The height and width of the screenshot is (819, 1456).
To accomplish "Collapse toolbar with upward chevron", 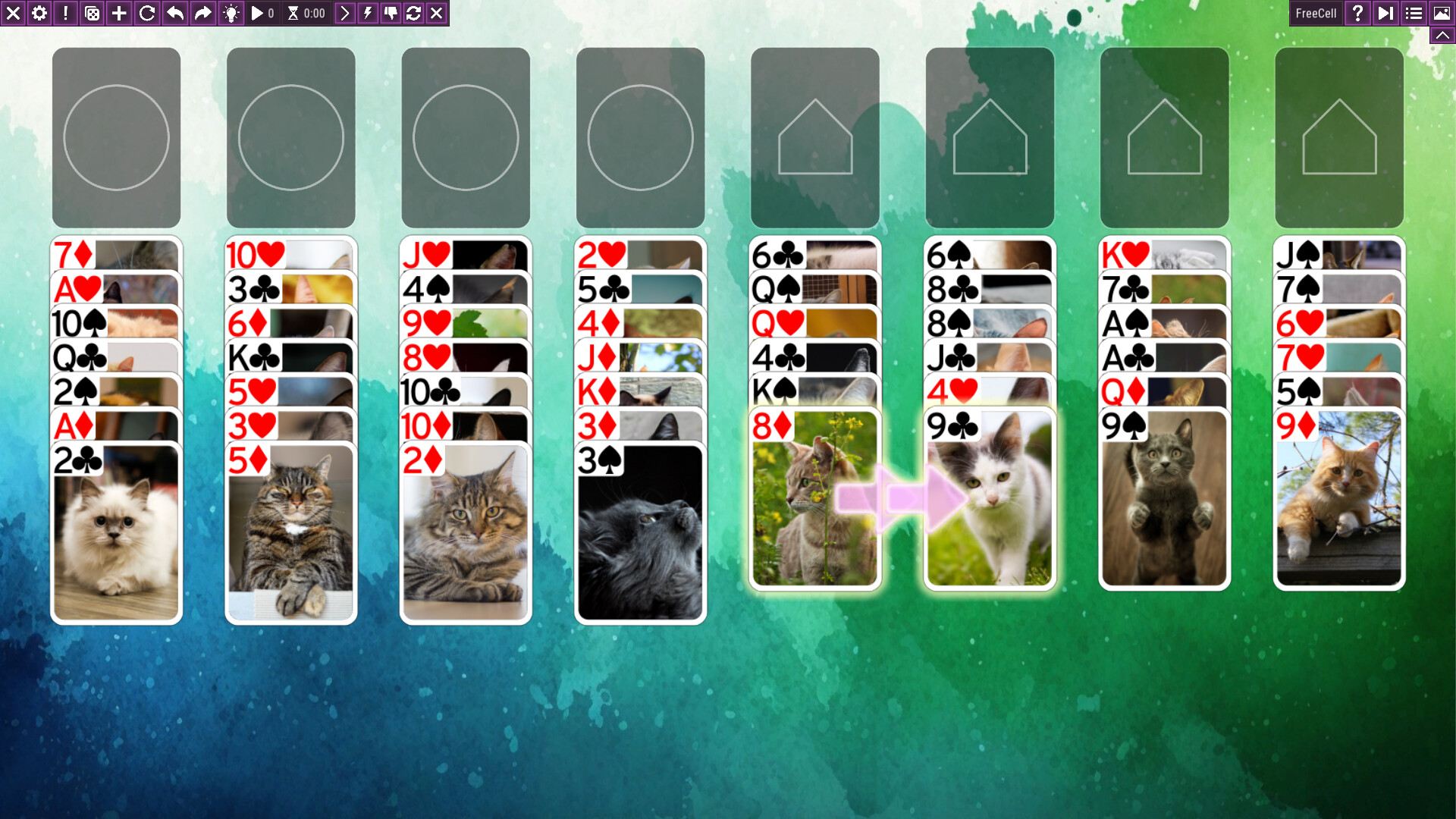I will point(1442,34).
